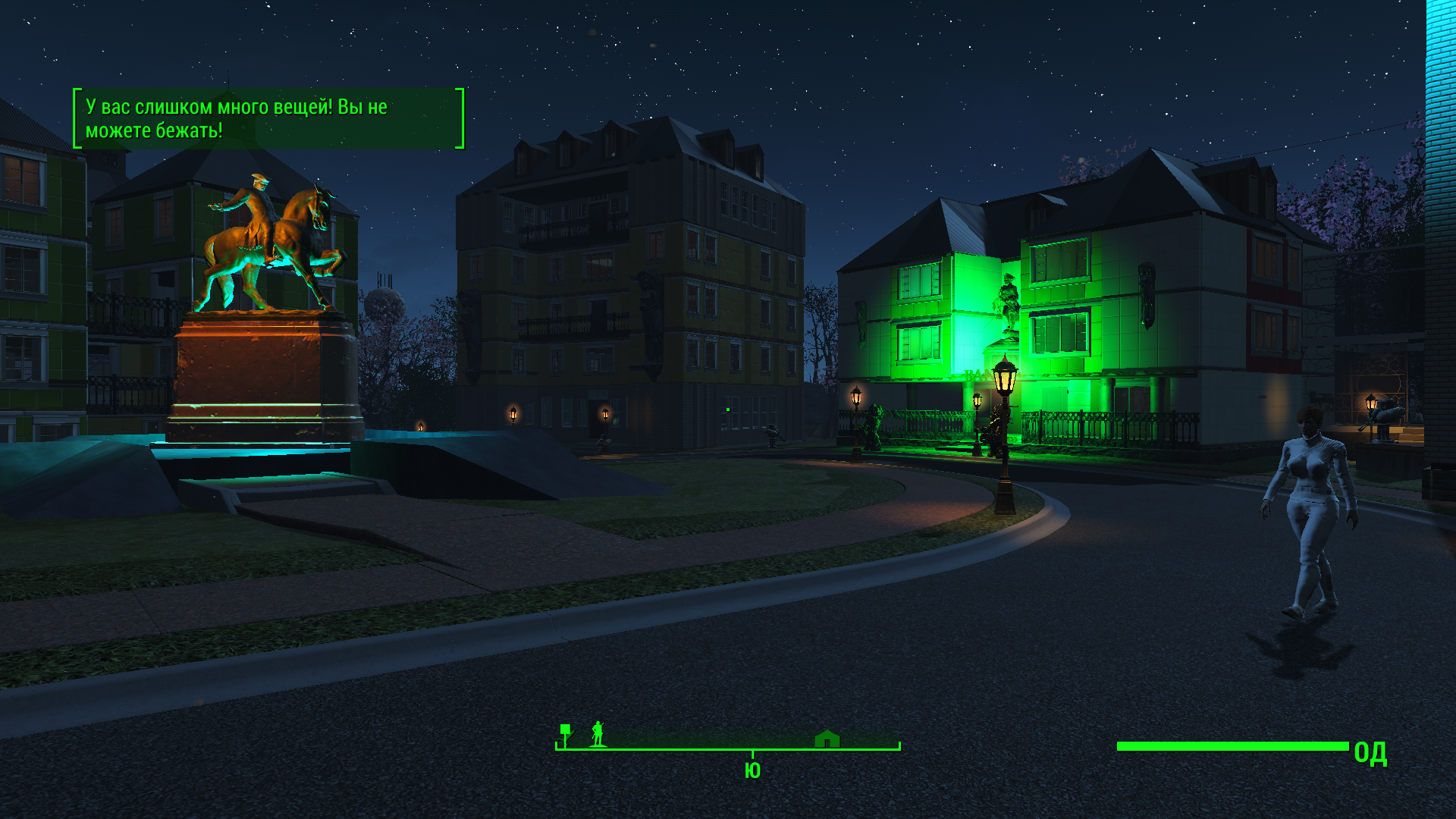Select the square sign marker on the compass
This screenshot has width=1456, height=819.
[x=565, y=732]
